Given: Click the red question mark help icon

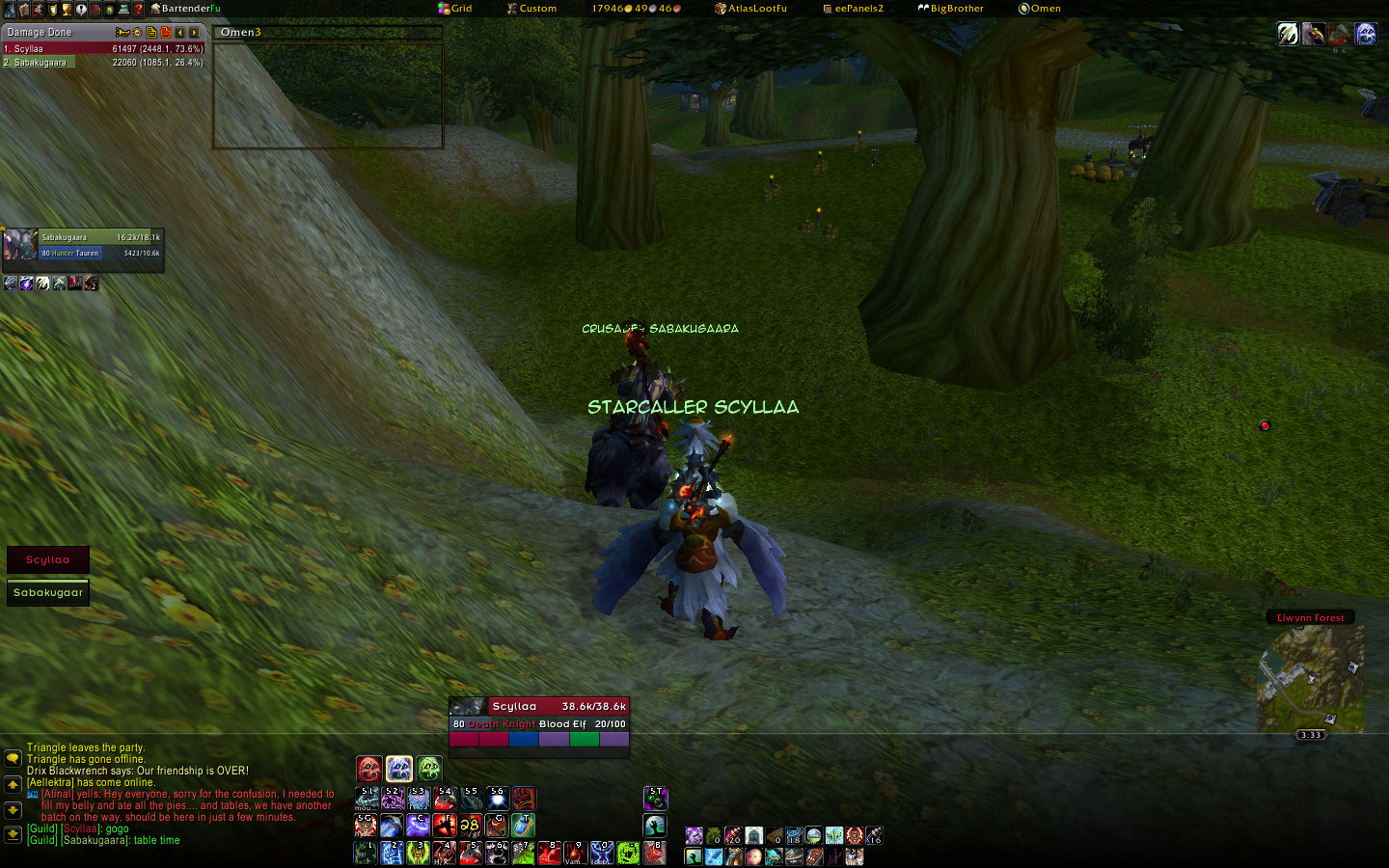Looking at the screenshot, I should (x=138, y=10).
